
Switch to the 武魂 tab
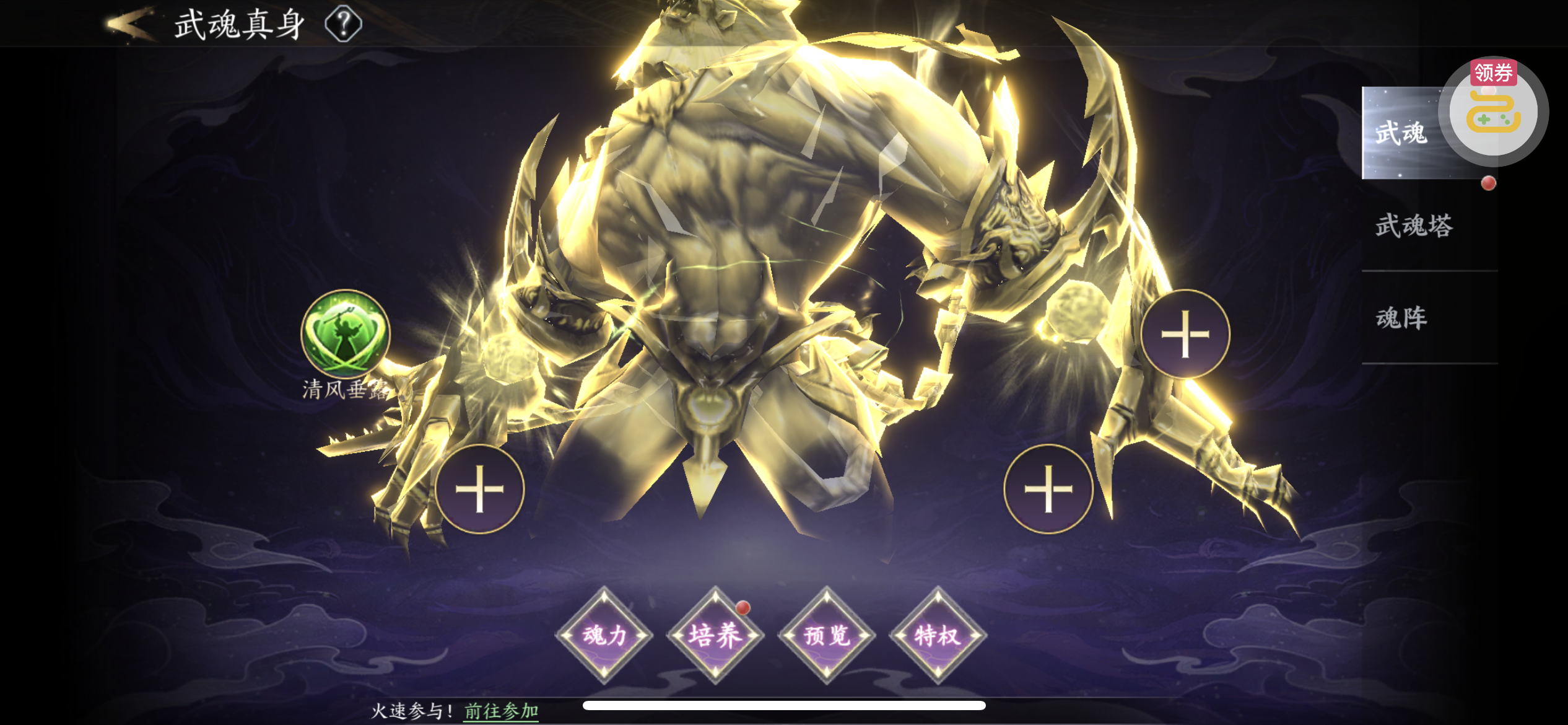(x=1401, y=133)
